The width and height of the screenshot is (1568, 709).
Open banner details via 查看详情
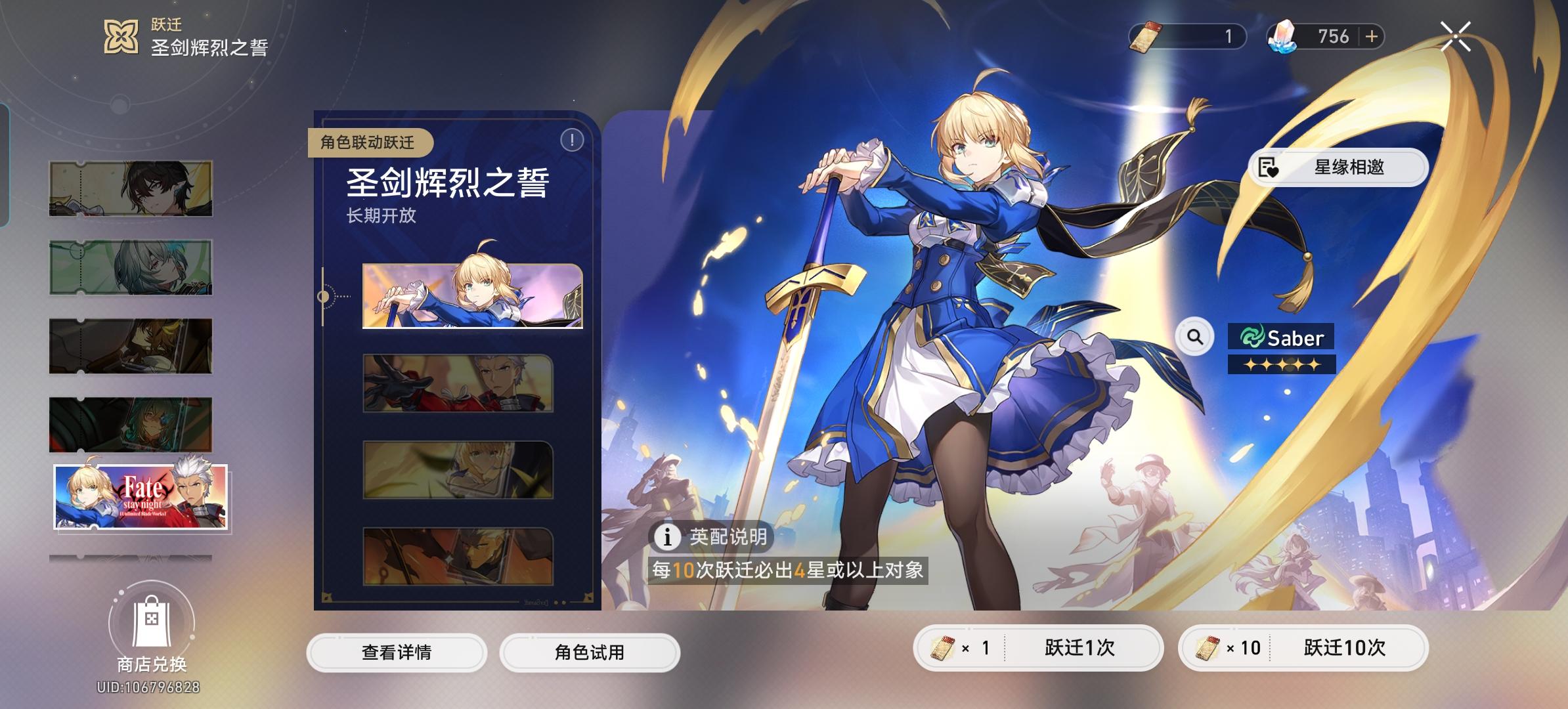[x=397, y=653]
